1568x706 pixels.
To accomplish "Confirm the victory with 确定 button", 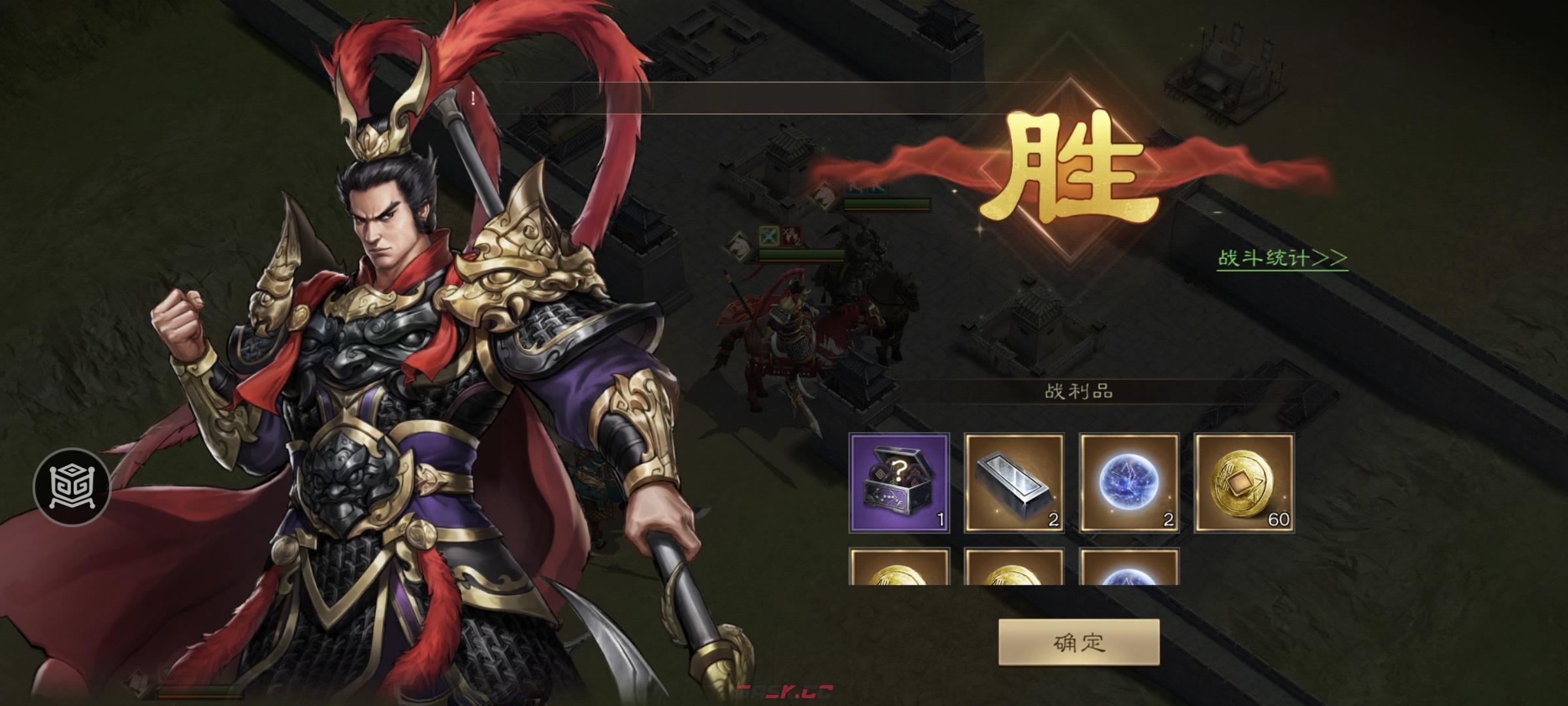I will [1079, 642].
